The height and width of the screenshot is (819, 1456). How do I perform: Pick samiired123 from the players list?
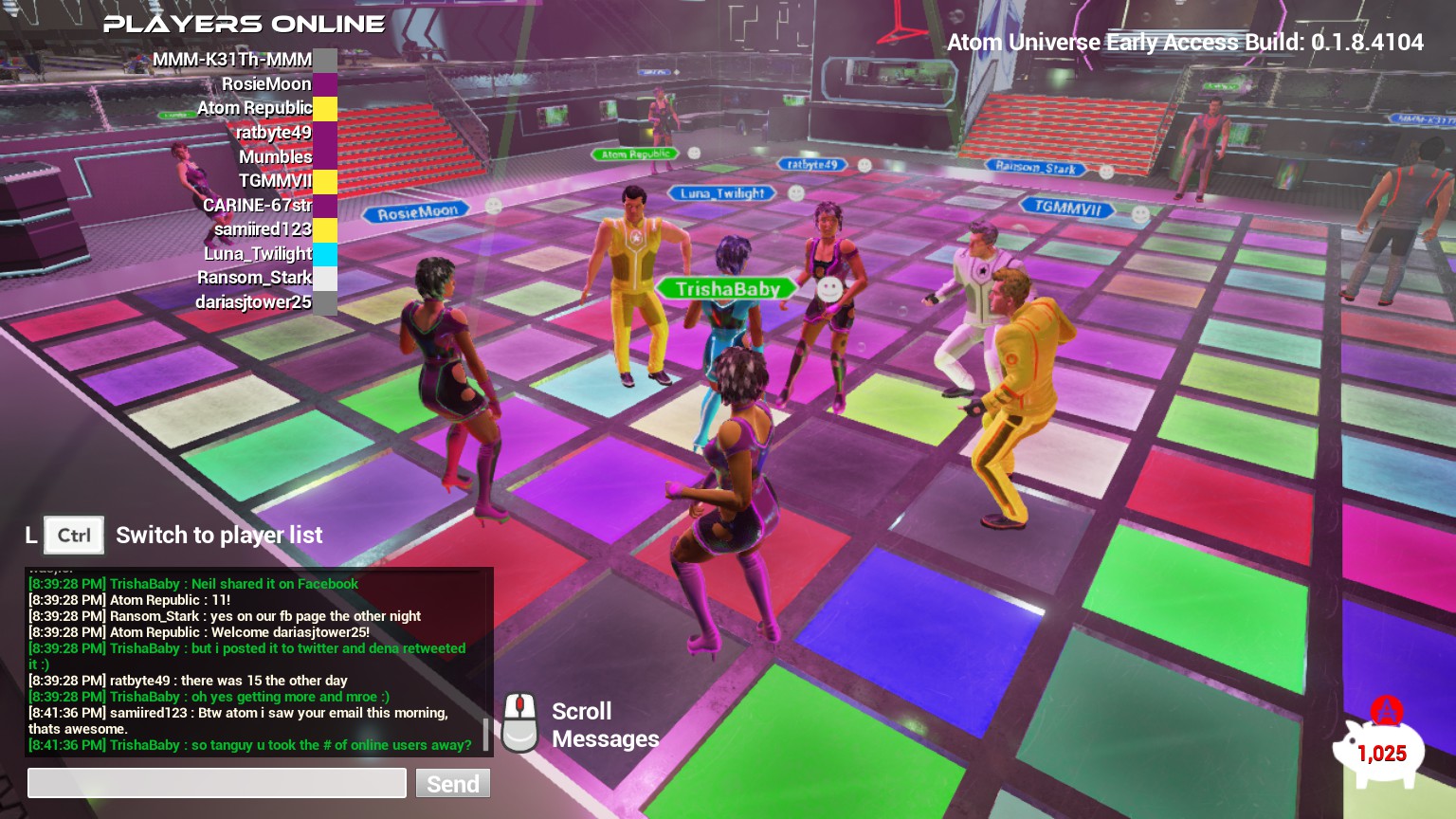263,229
